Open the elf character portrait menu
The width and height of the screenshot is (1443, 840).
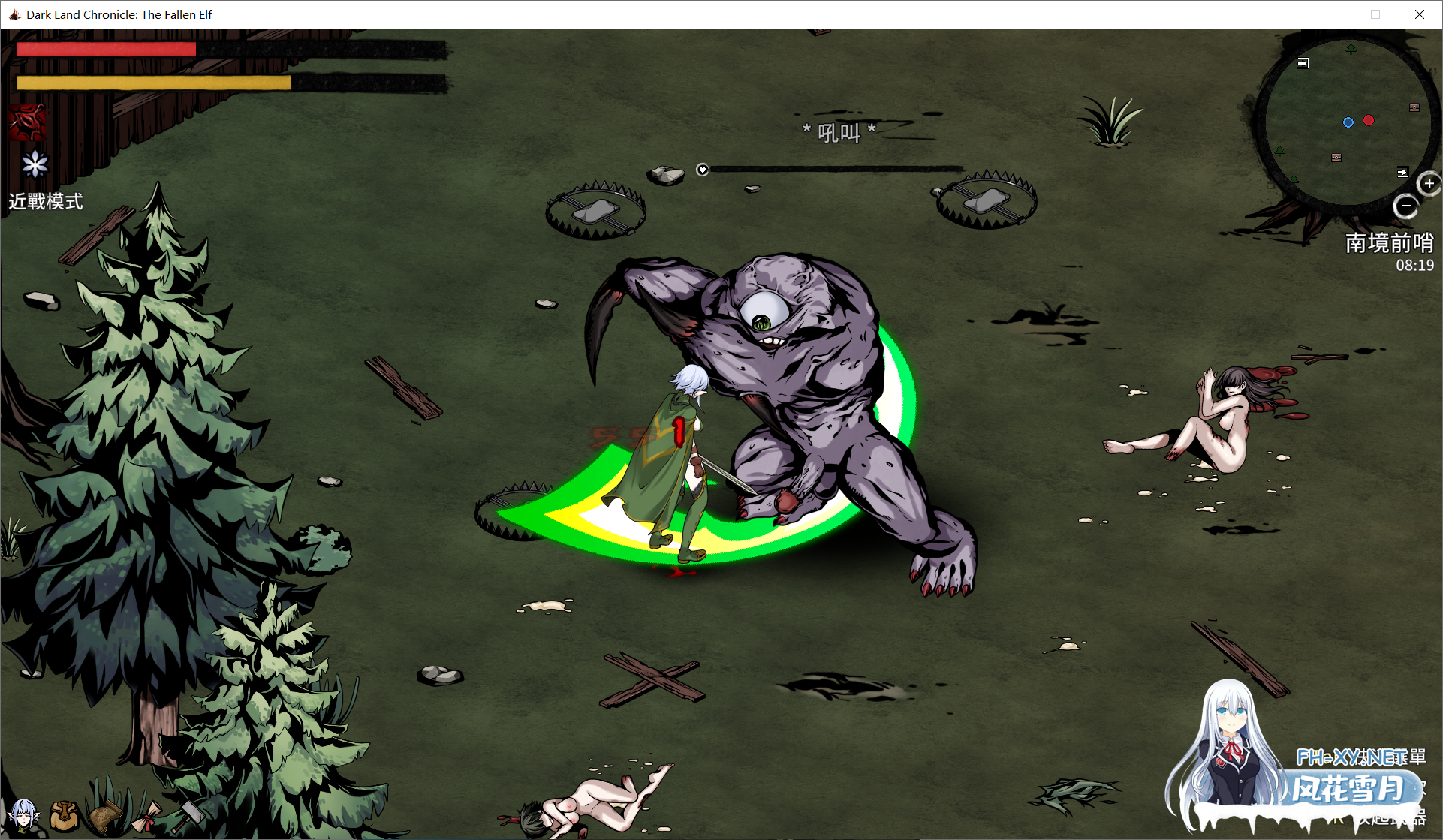(x=24, y=815)
